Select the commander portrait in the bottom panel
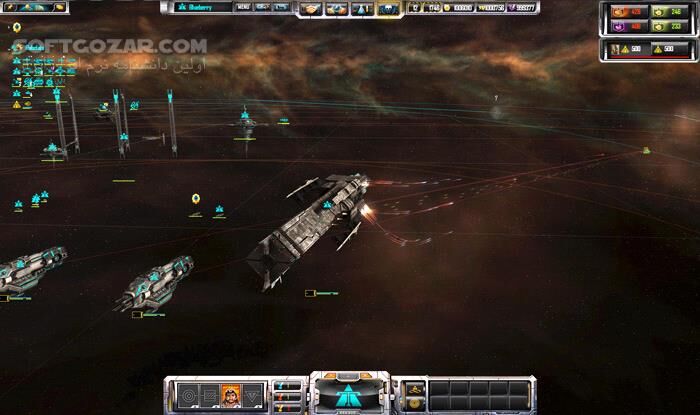The image size is (700, 415). pyautogui.click(x=230, y=392)
